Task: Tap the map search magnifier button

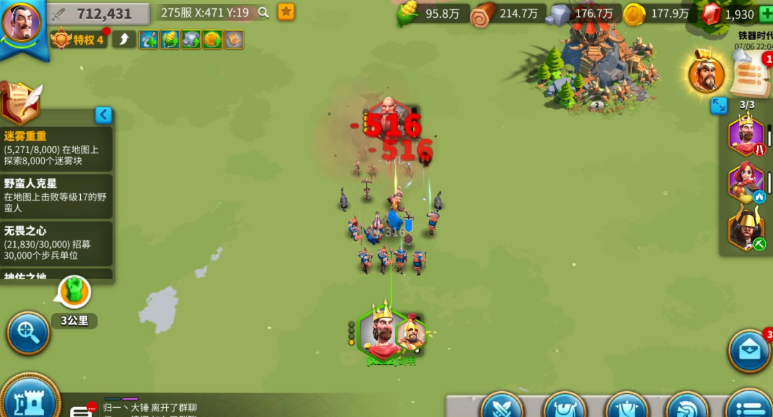Action: 27,331
